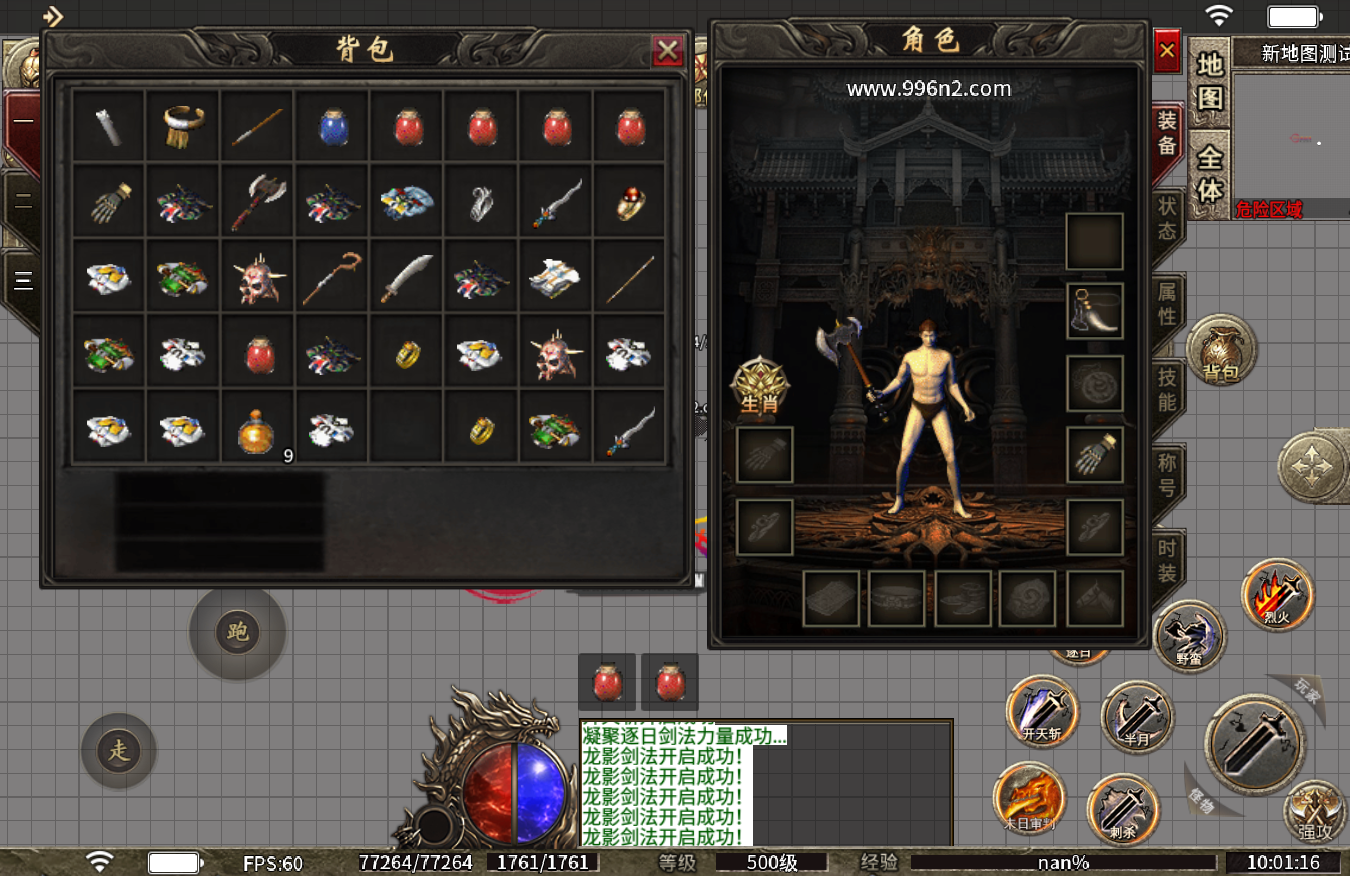Select the red gem ring item
The image size is (1350, 876).
629,202
